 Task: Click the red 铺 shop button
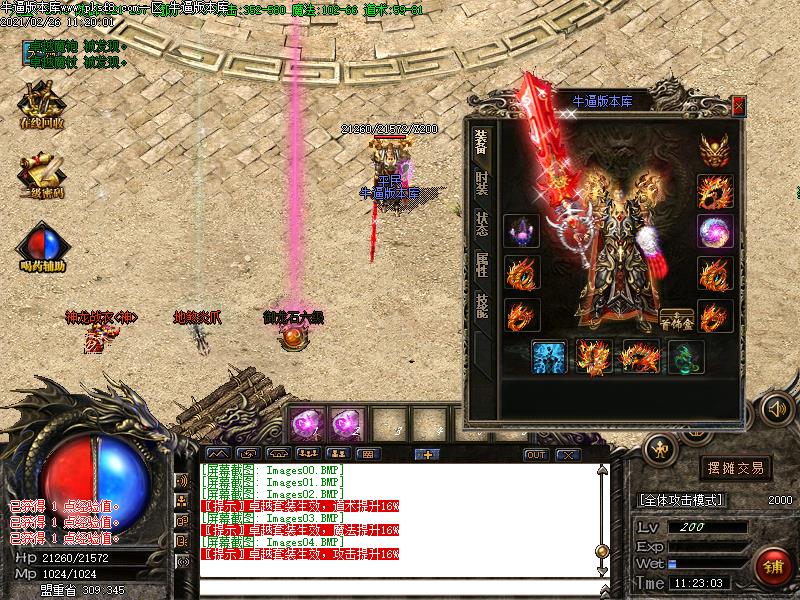770,567
